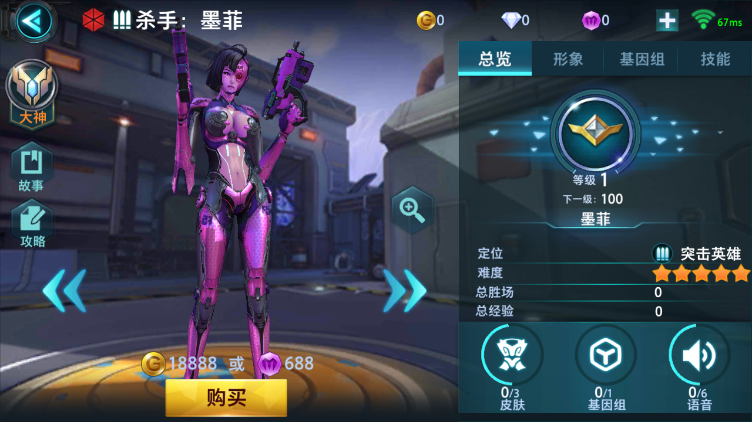Open the 基因组 tab
This screenshot has height=422, width=752.
pyautogui.click(x=641, y=59)
